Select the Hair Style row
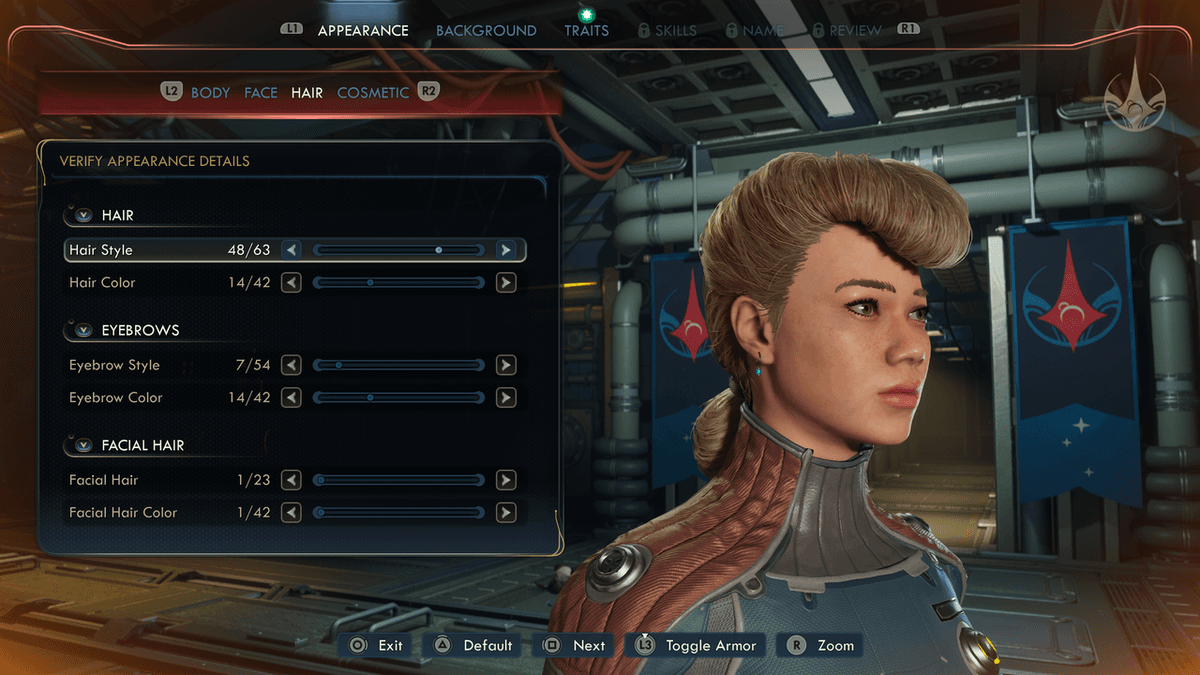 pos(150,250)
